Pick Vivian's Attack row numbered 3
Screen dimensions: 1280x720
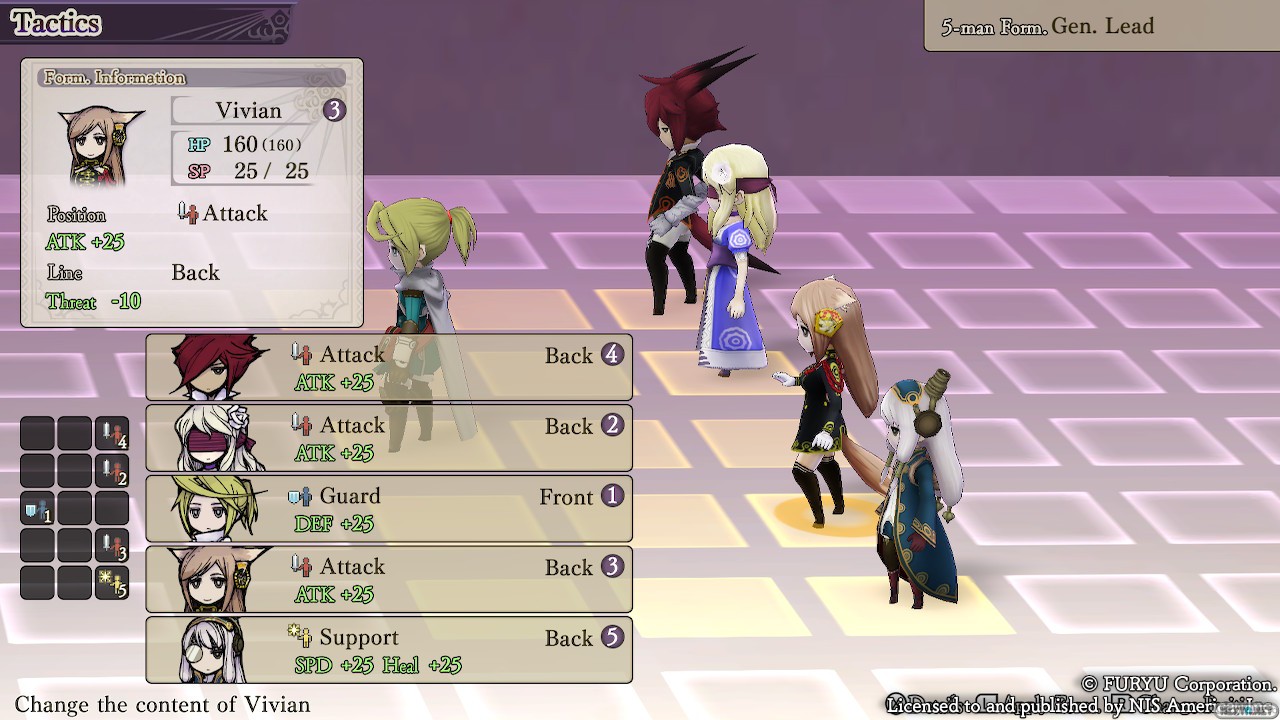(x=389, y=580)
